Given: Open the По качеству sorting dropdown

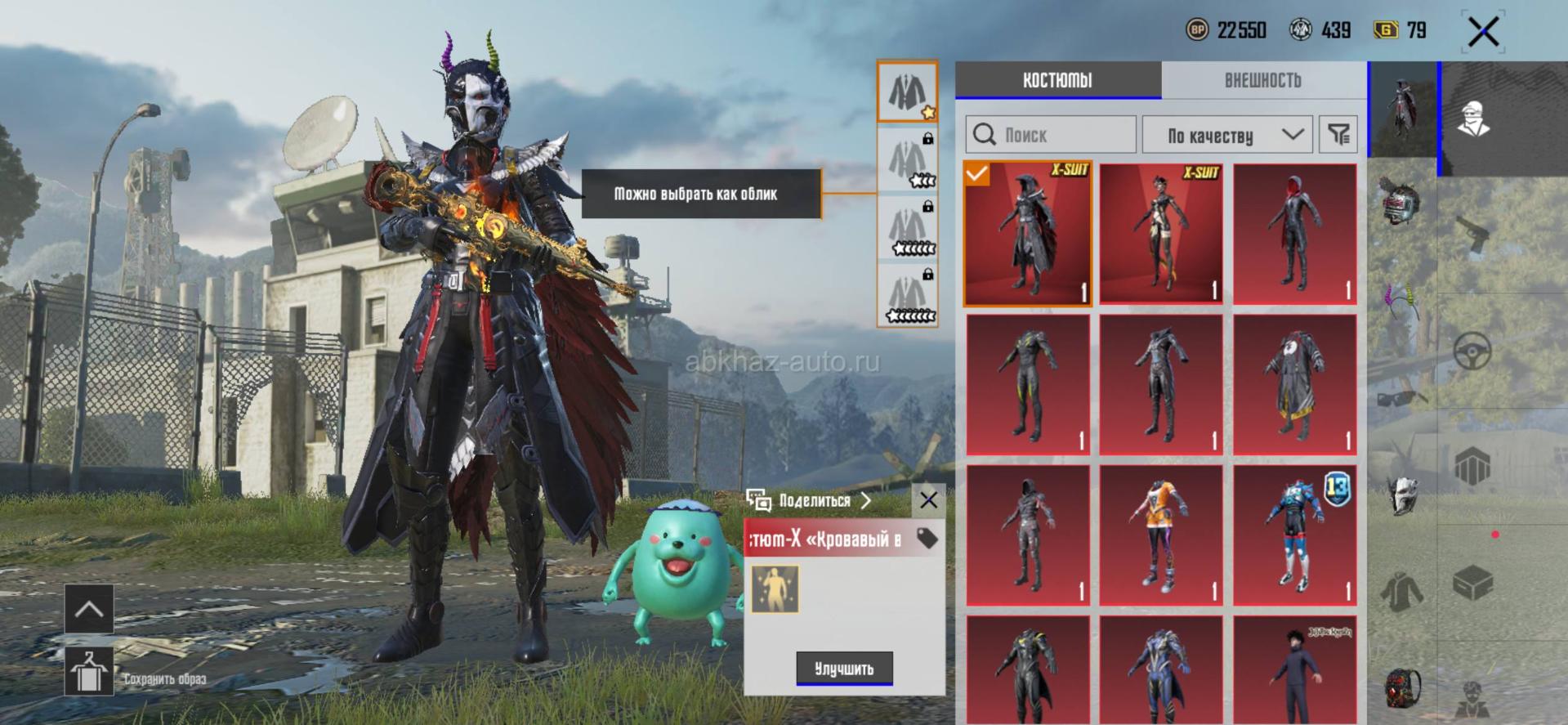Looking at the screenshot, I should point(1227,135).
